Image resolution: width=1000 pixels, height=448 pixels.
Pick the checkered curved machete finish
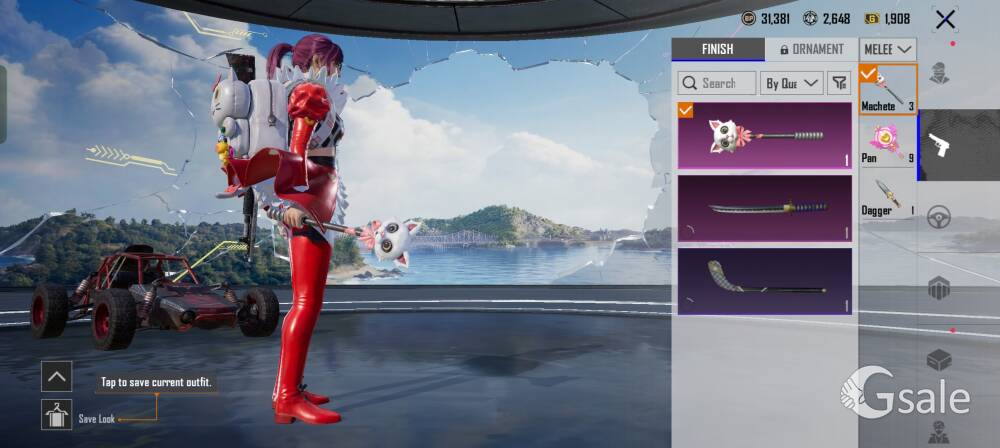(x=765, y=281)
